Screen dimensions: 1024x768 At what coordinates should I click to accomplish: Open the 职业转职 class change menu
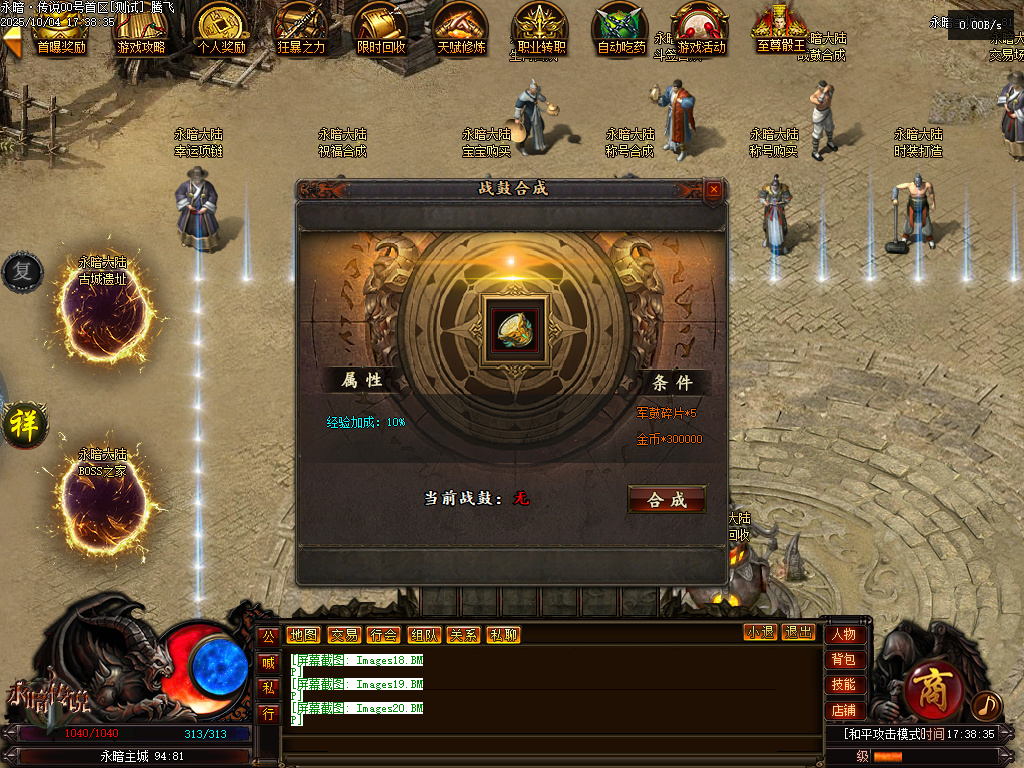click(540, 28)
